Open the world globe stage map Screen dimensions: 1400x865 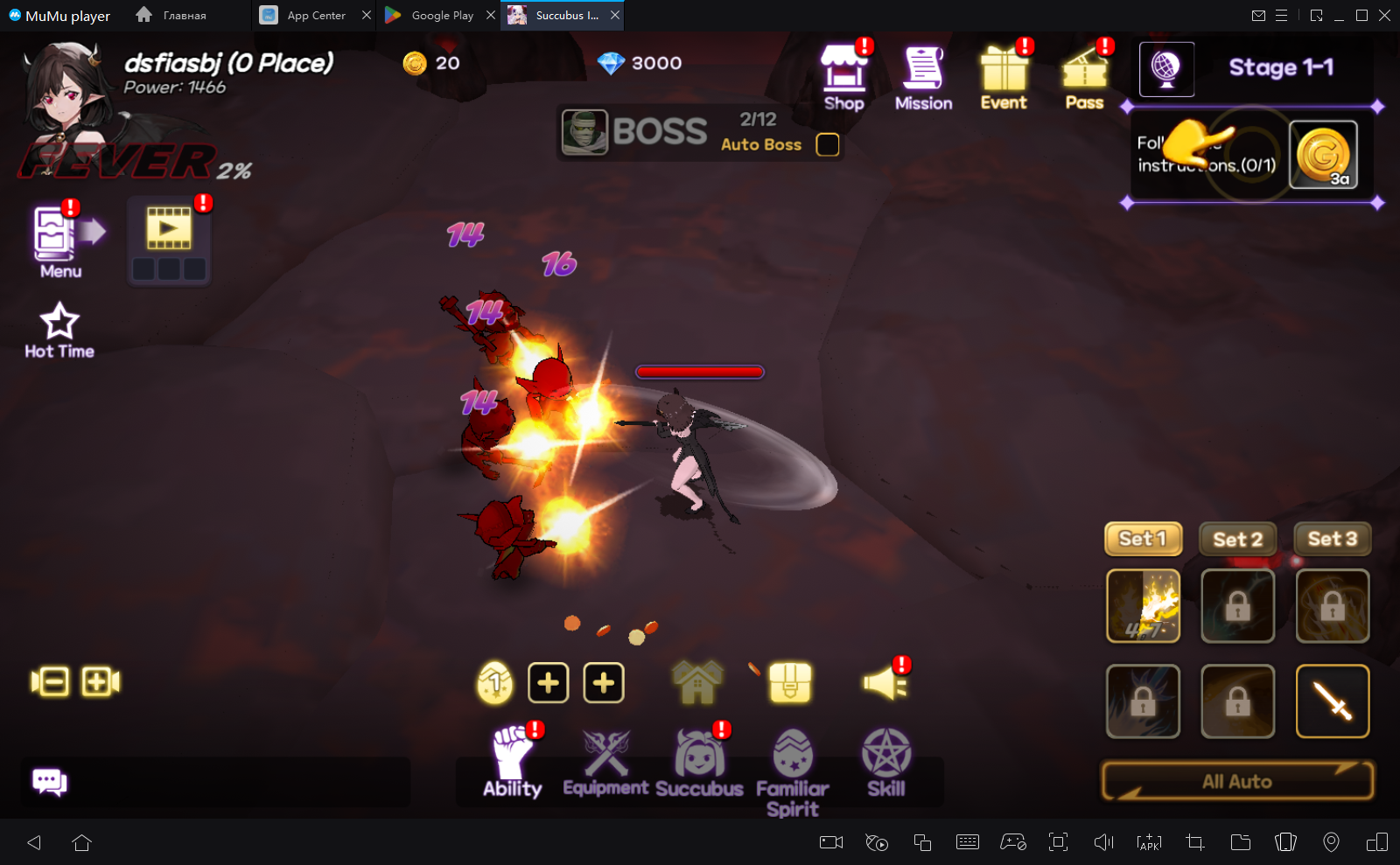pos(1166,69)
